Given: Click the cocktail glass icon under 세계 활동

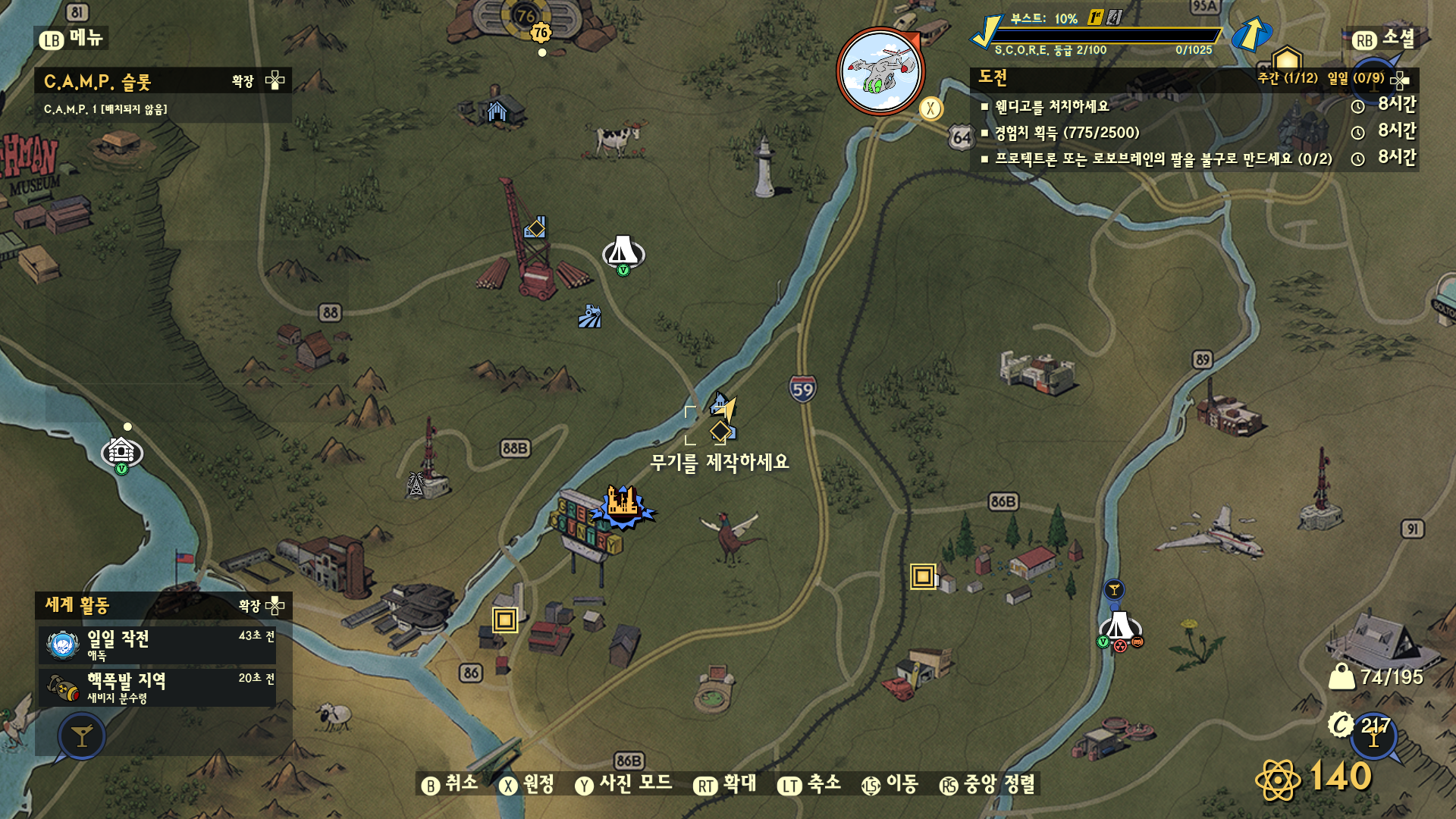Looking at the screenshot, I should pos(81,736).
